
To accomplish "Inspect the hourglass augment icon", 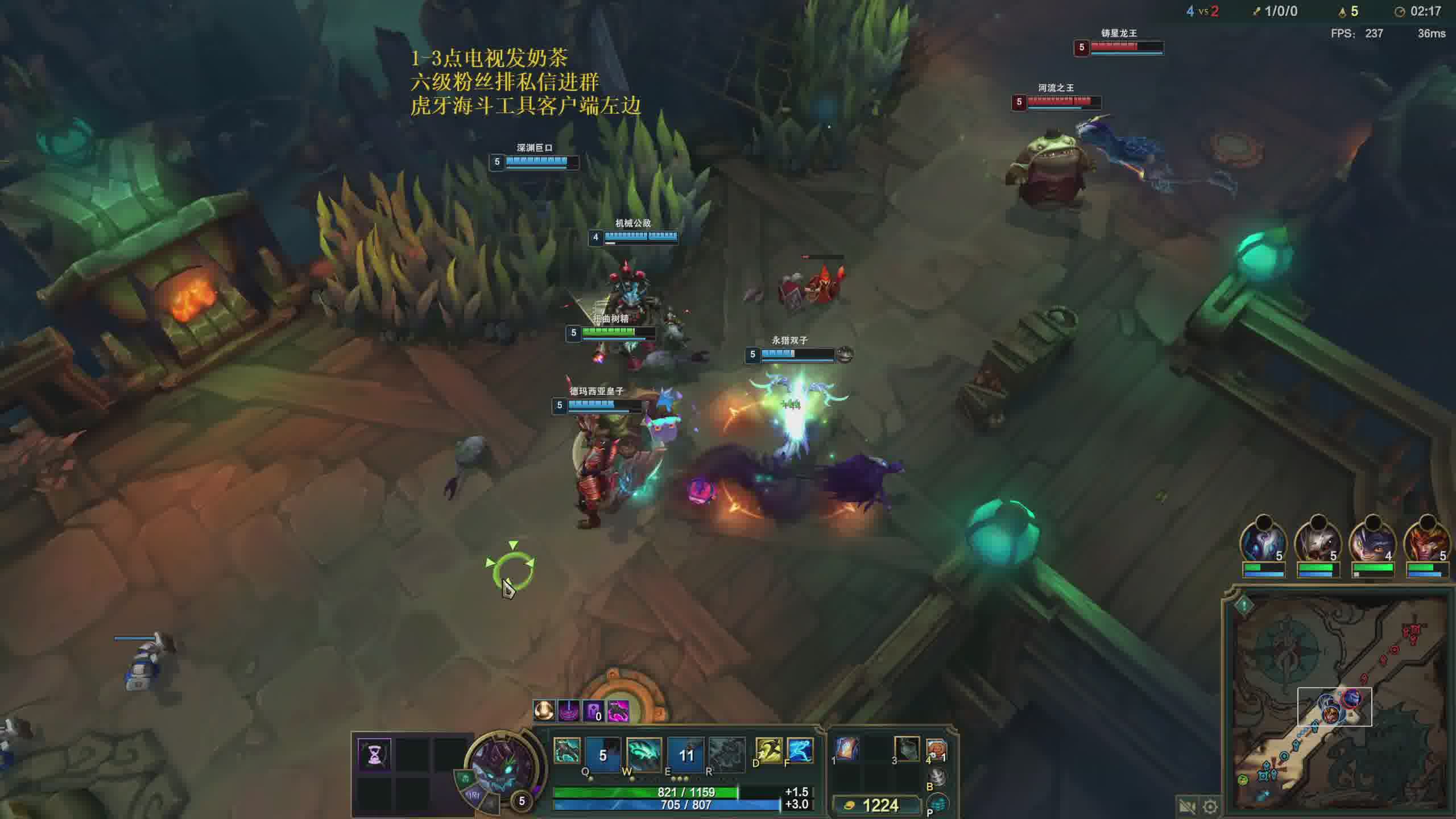I will [x=375, y=754].
